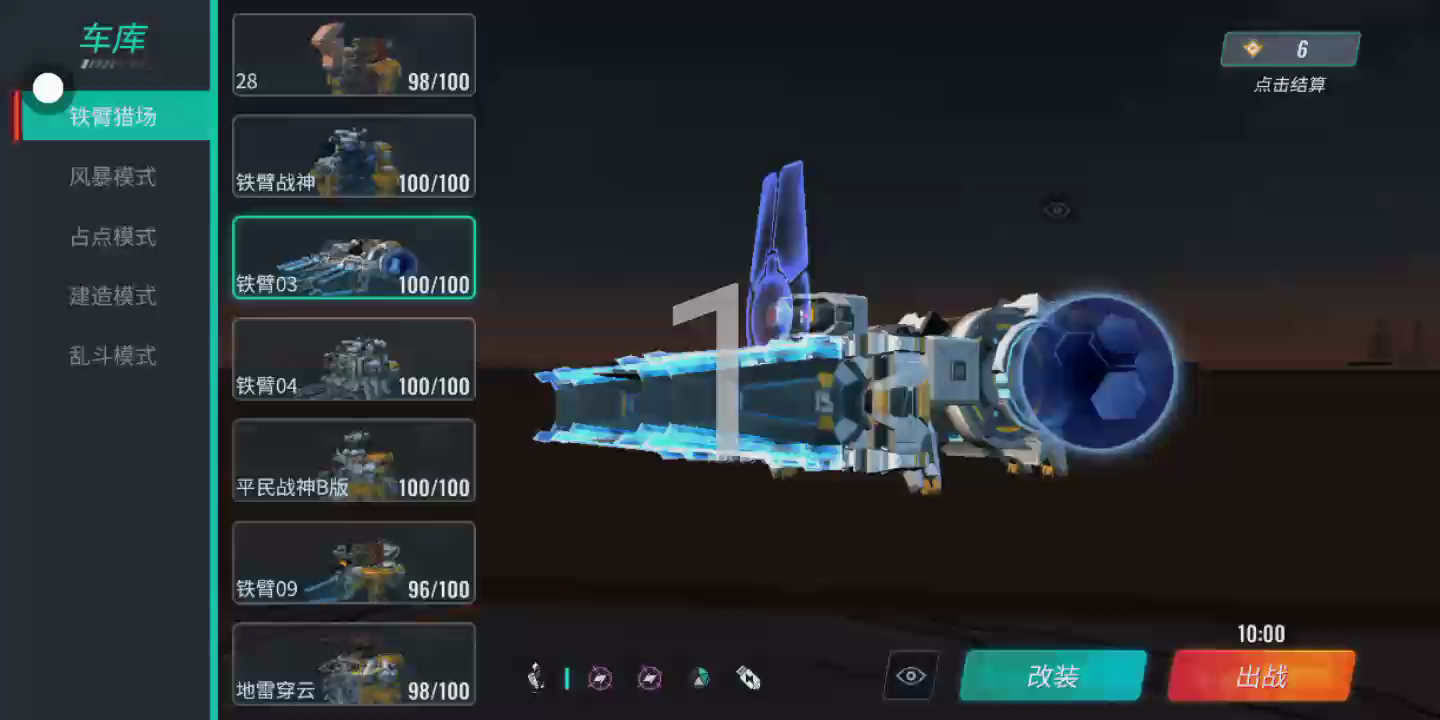Choose the 铁臂战神 vehicle card

point(354,156)
